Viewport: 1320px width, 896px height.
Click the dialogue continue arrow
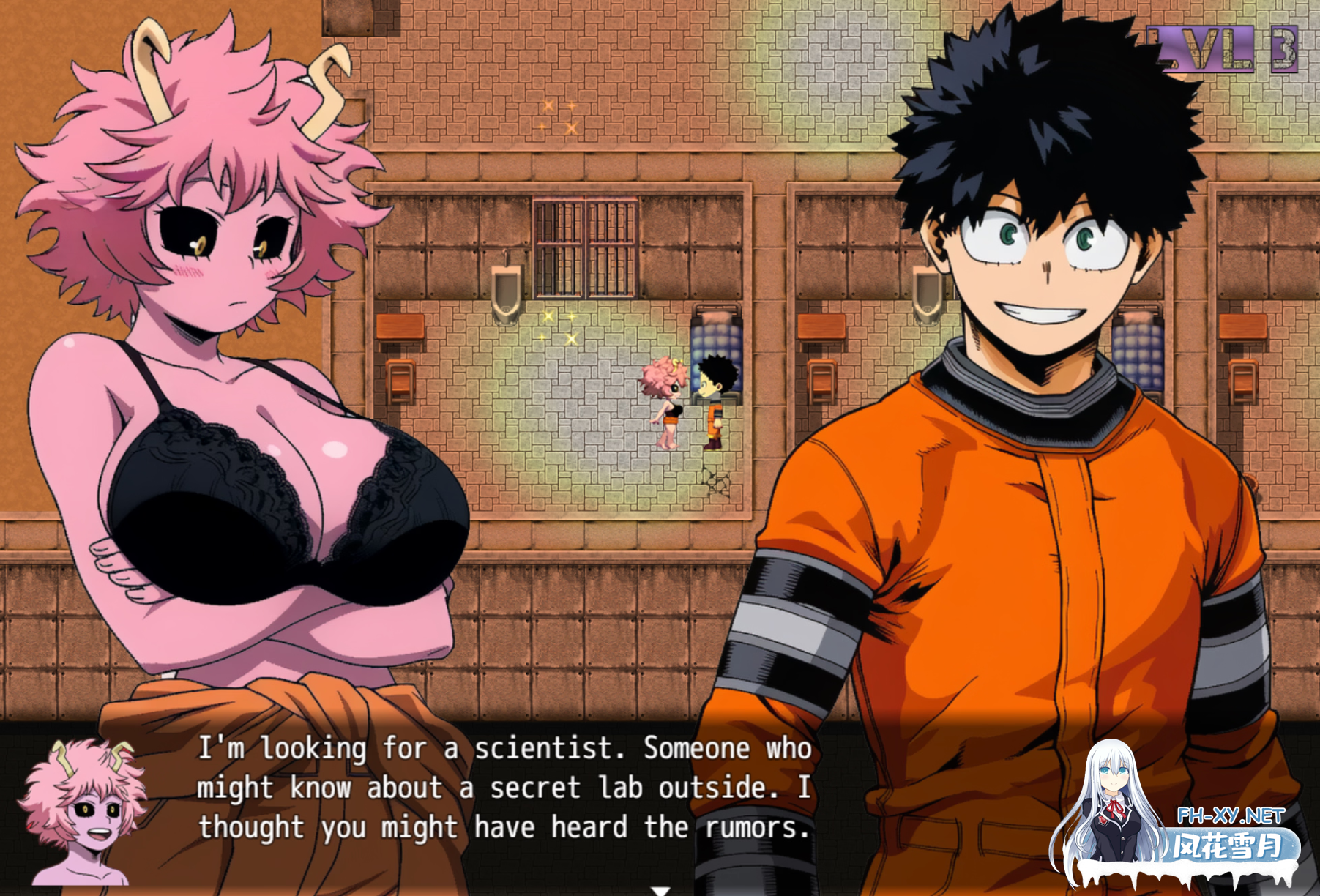pos(660,890)
